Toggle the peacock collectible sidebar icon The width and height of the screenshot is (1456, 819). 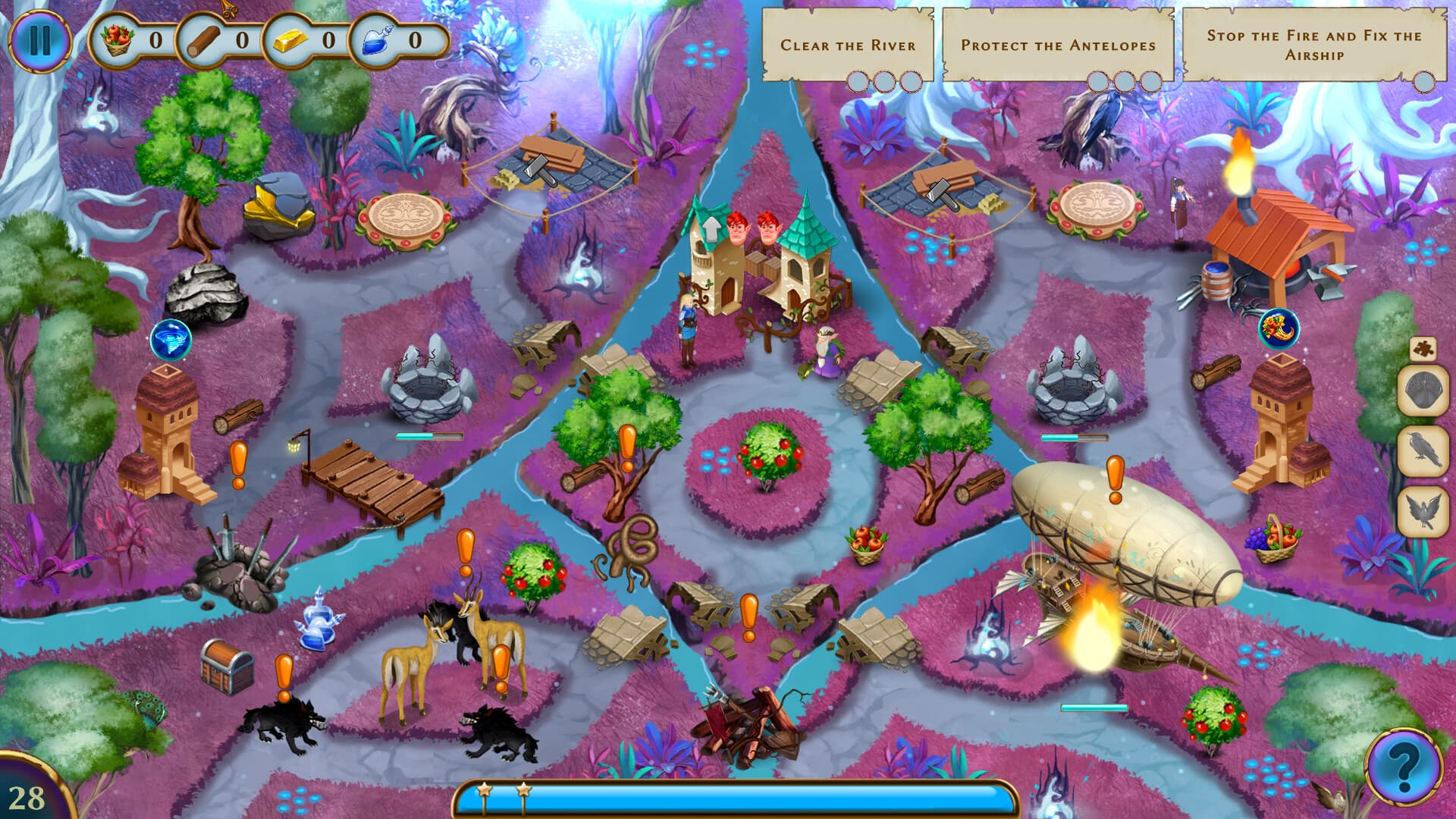point(1423,387)
